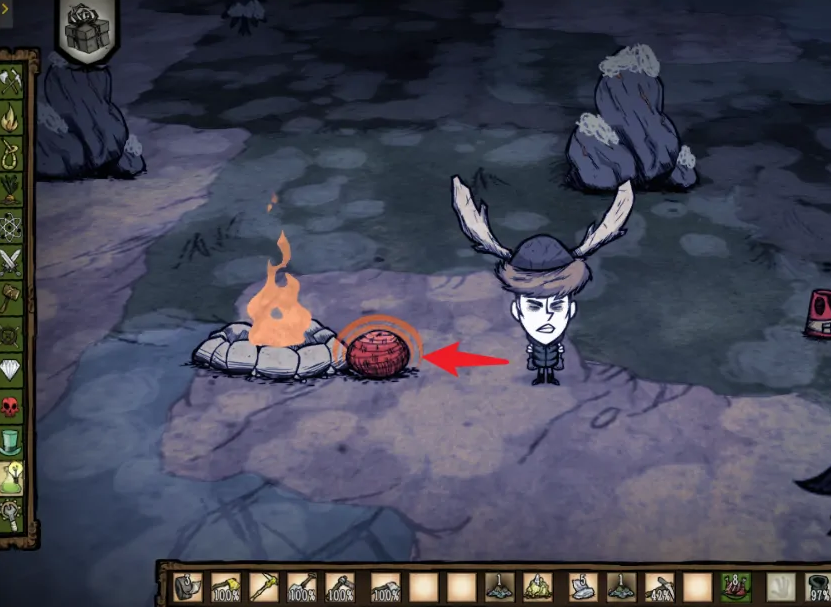Click the pickaxe with 42% durability
The height and width of the screenshot is (607, 831).
click(x=659, y=587)
